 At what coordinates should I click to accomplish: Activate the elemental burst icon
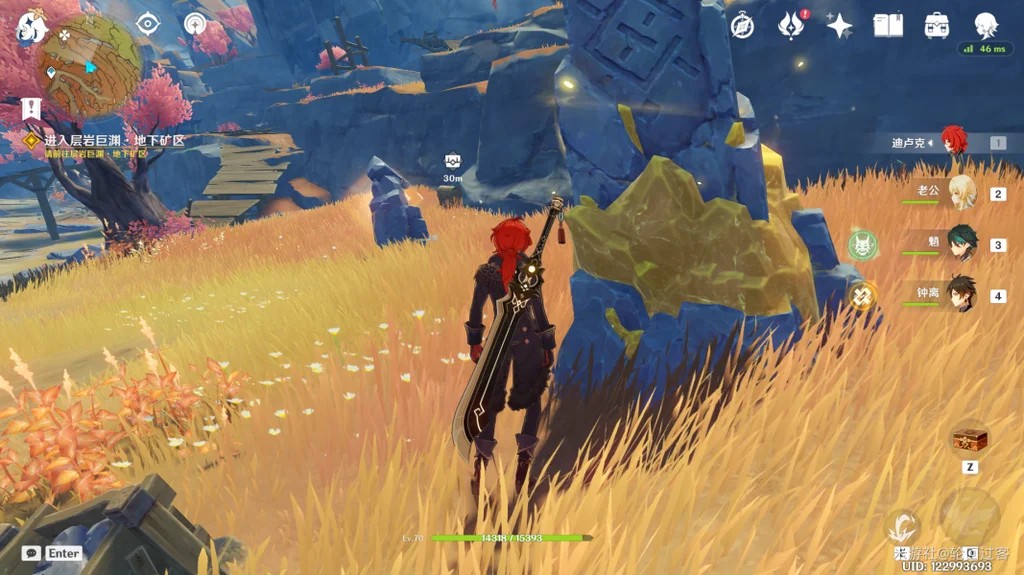pyautogui.click(x=969, y=517)
